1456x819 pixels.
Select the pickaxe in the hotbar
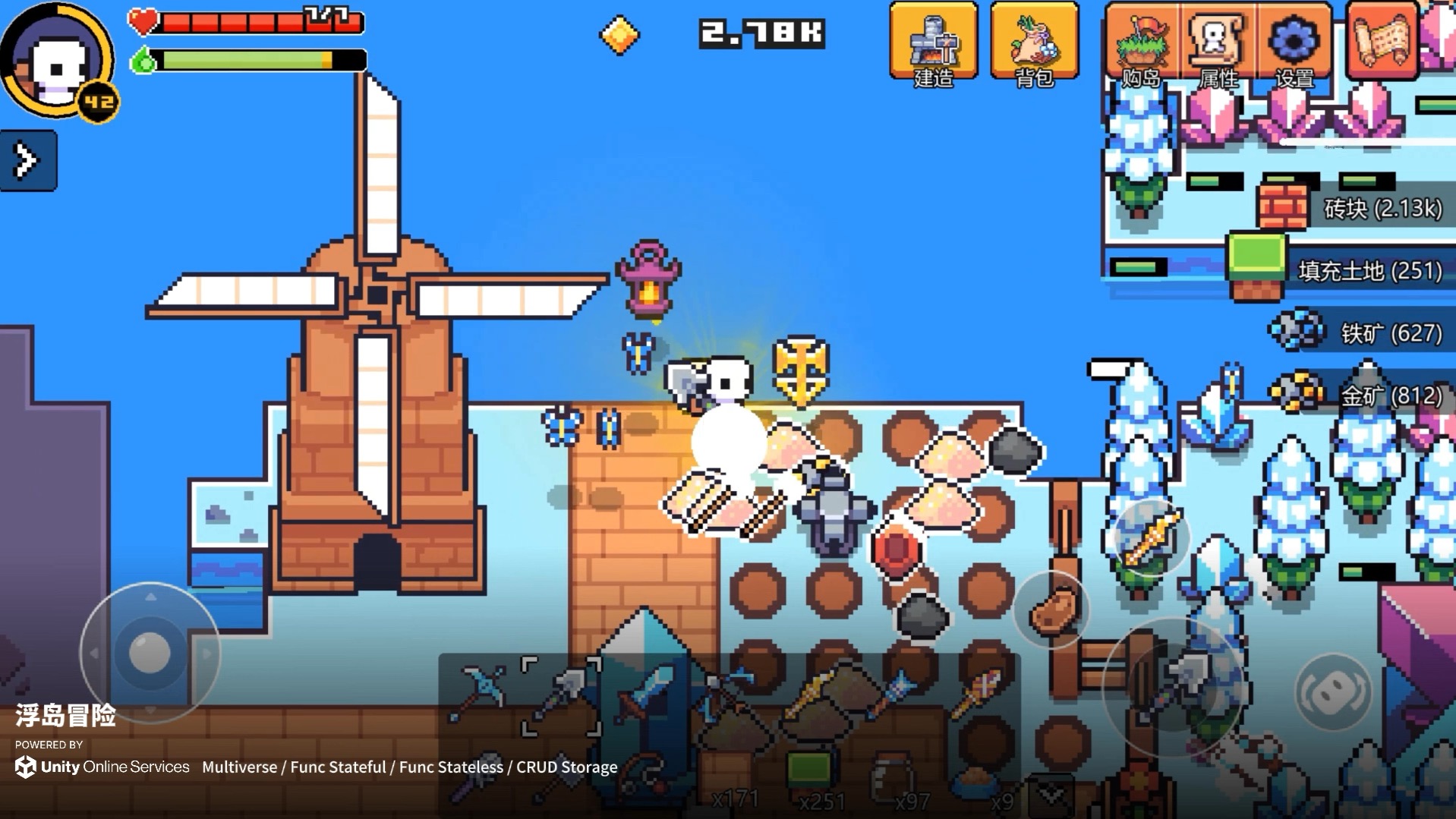click(478, 692)
